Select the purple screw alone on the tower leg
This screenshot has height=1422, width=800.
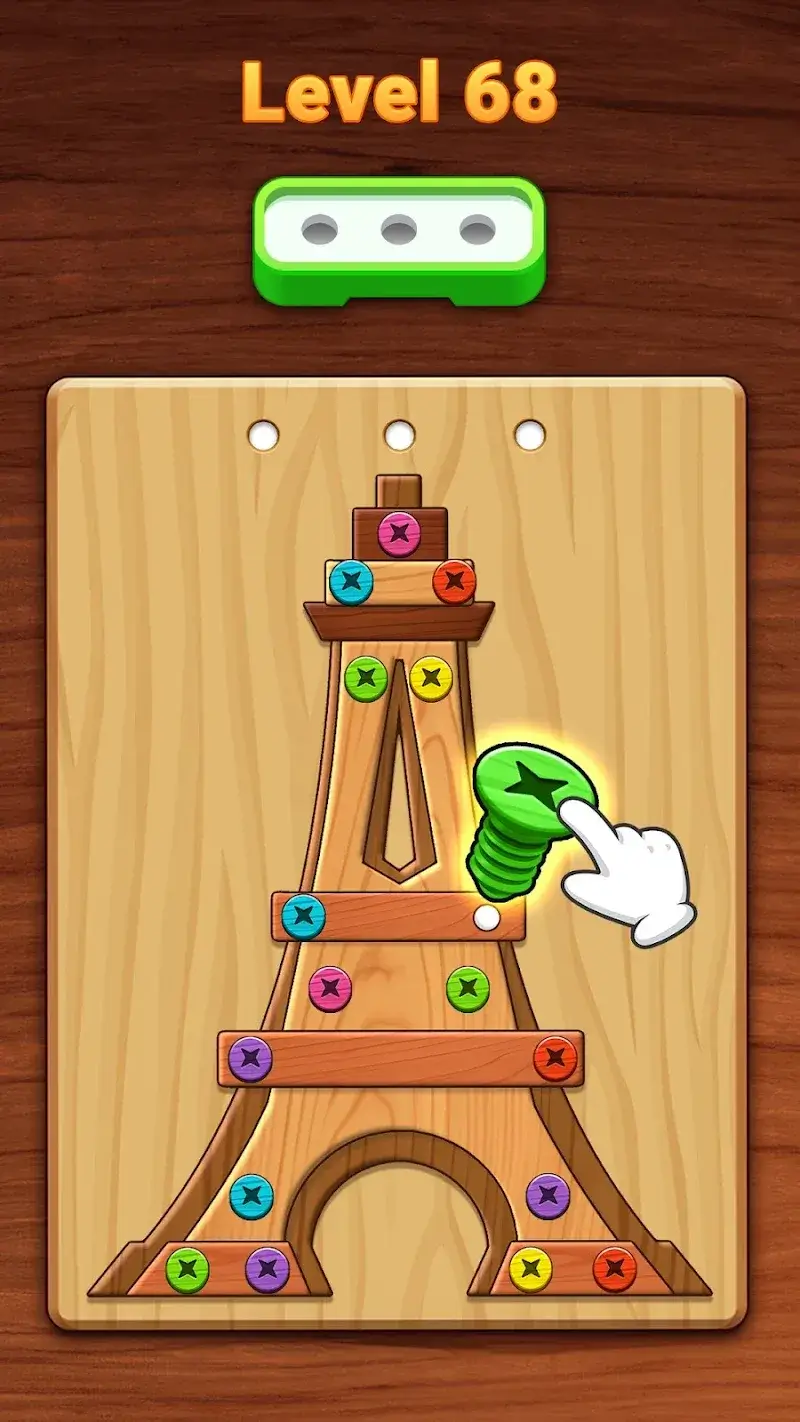548,1196
